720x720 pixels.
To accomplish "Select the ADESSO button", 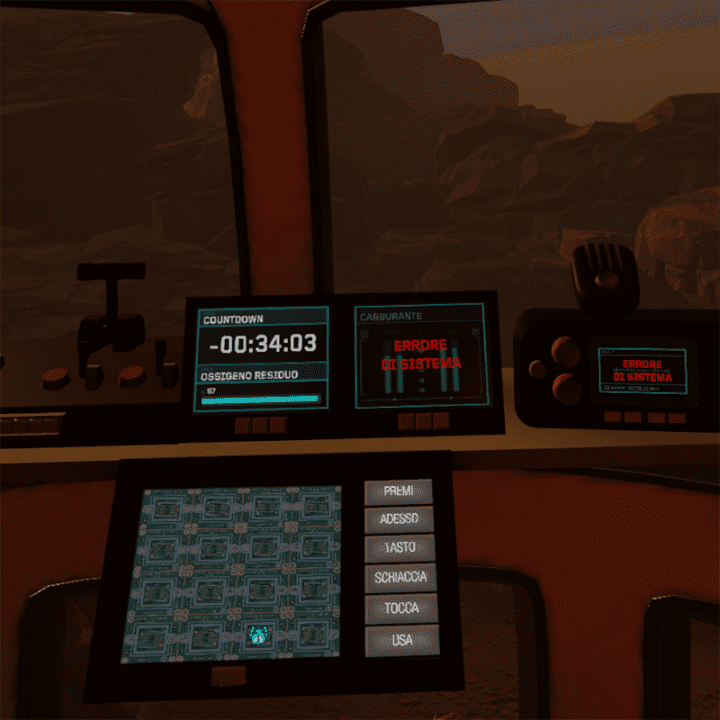I will [399, 520].
